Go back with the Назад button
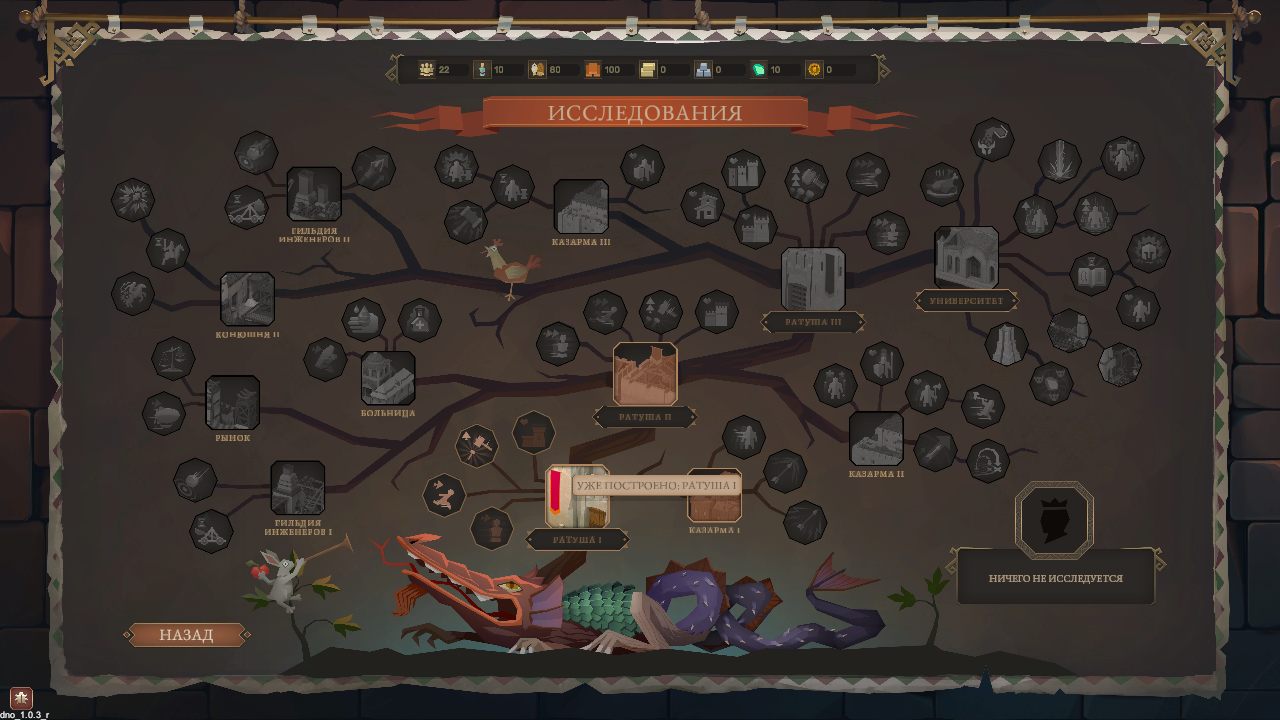Image resolution: width=1280 pixels, height=720 pixels. point(186,635)
